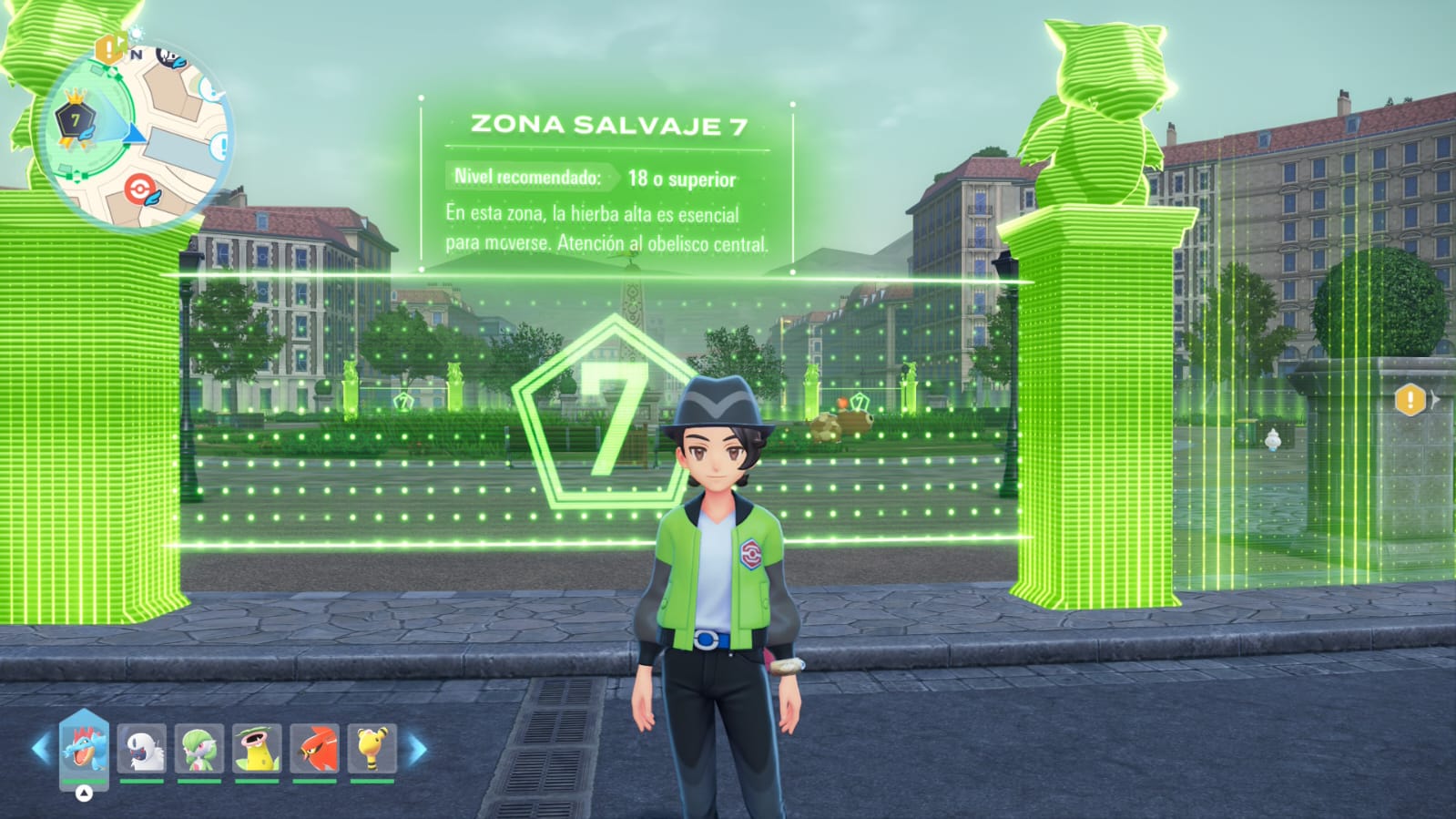
Task: Switch to Talonflame in the party
Action: coord(314,748)
